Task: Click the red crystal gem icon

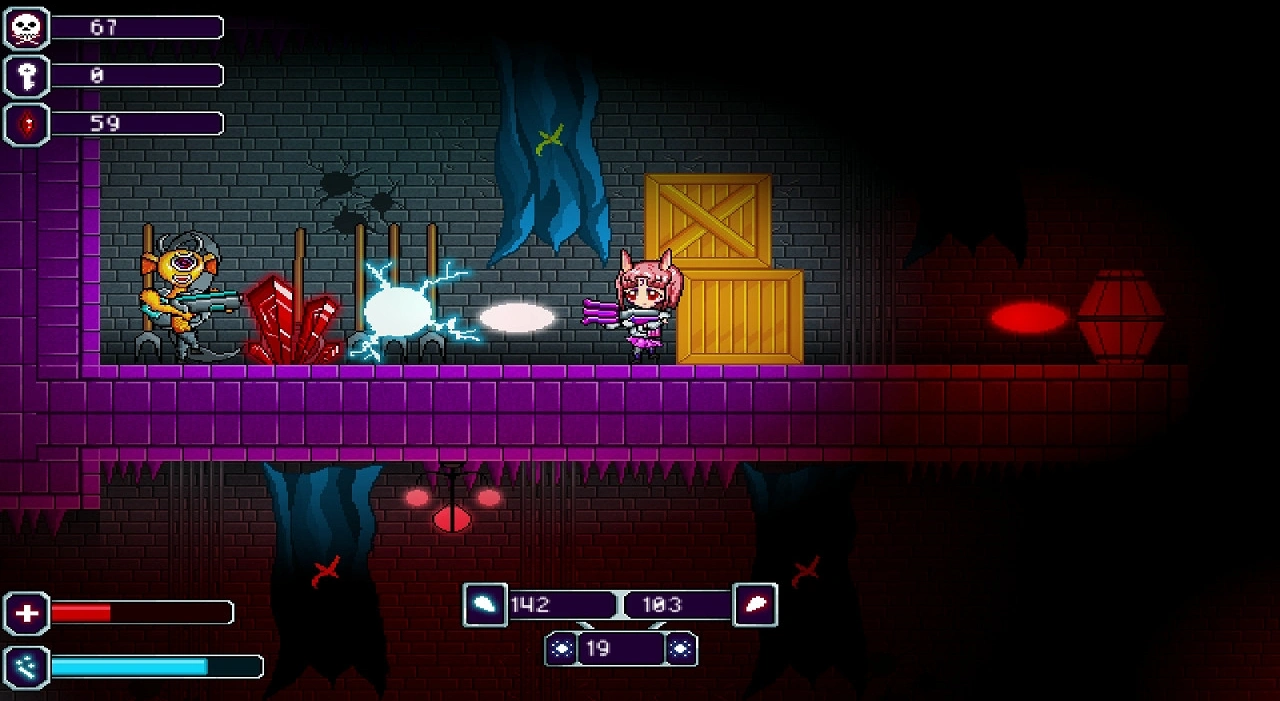Action: (27, 124)
